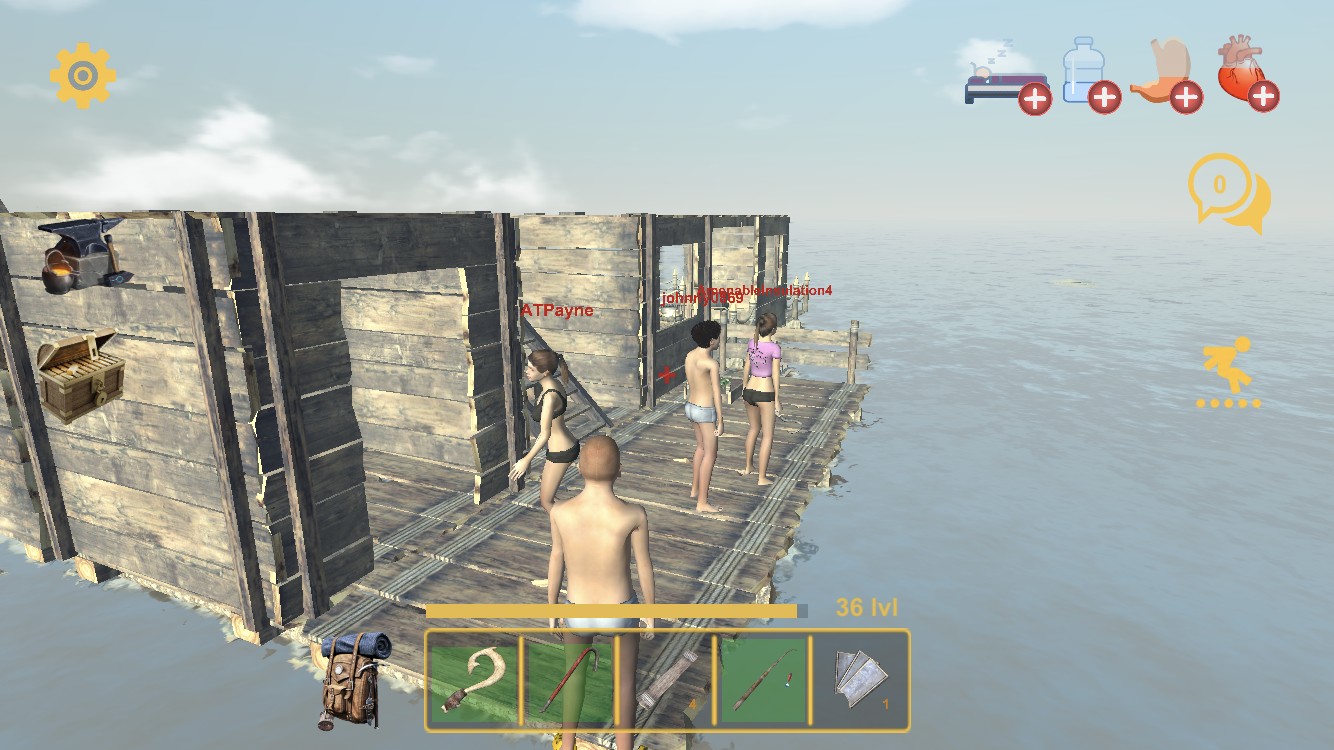1334x750 pixels.
Task: Equip the red crowbar hotbar slot
Action: [x=568, y=680]
